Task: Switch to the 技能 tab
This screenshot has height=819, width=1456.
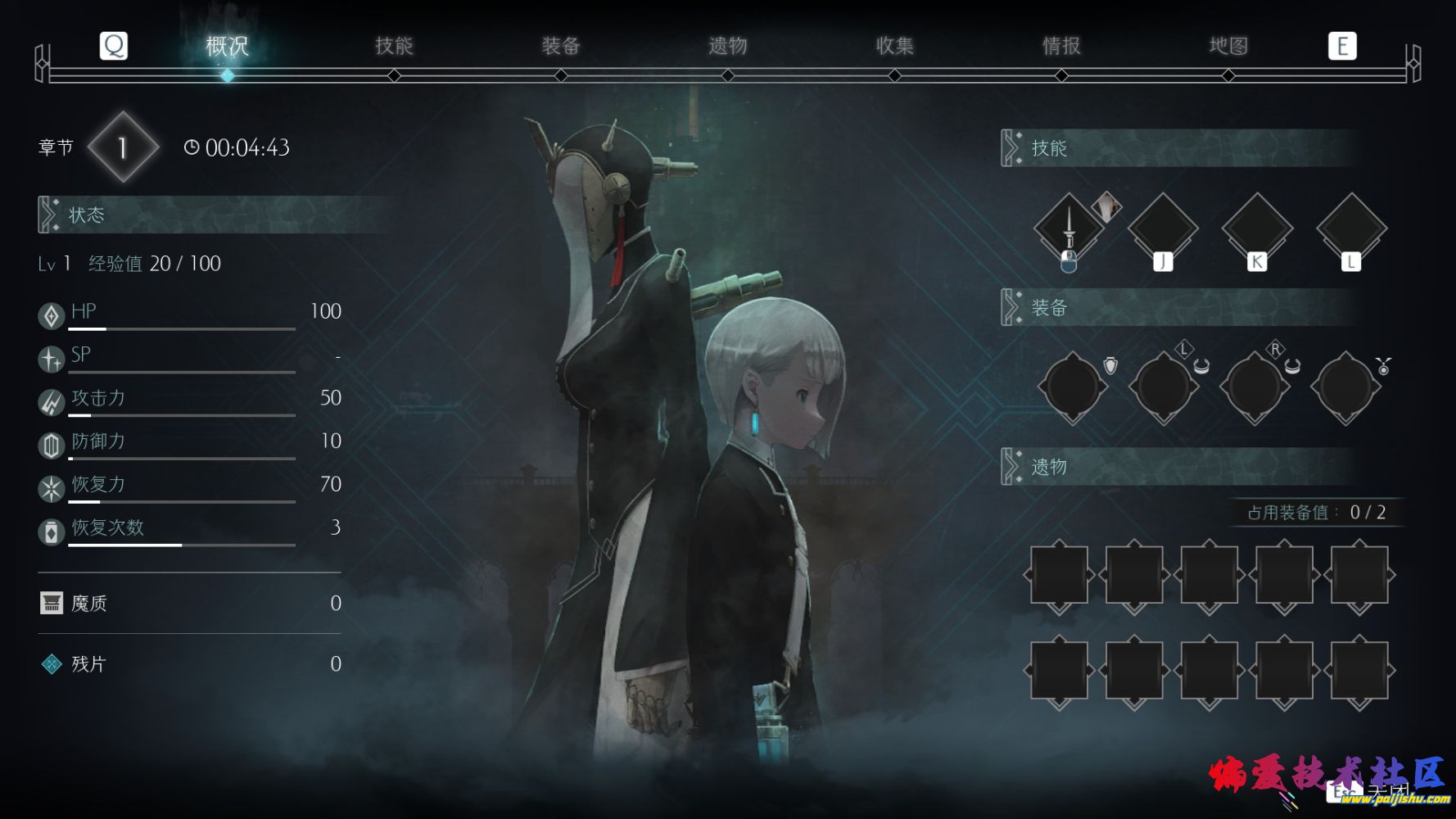Action: tap(394, 46)
